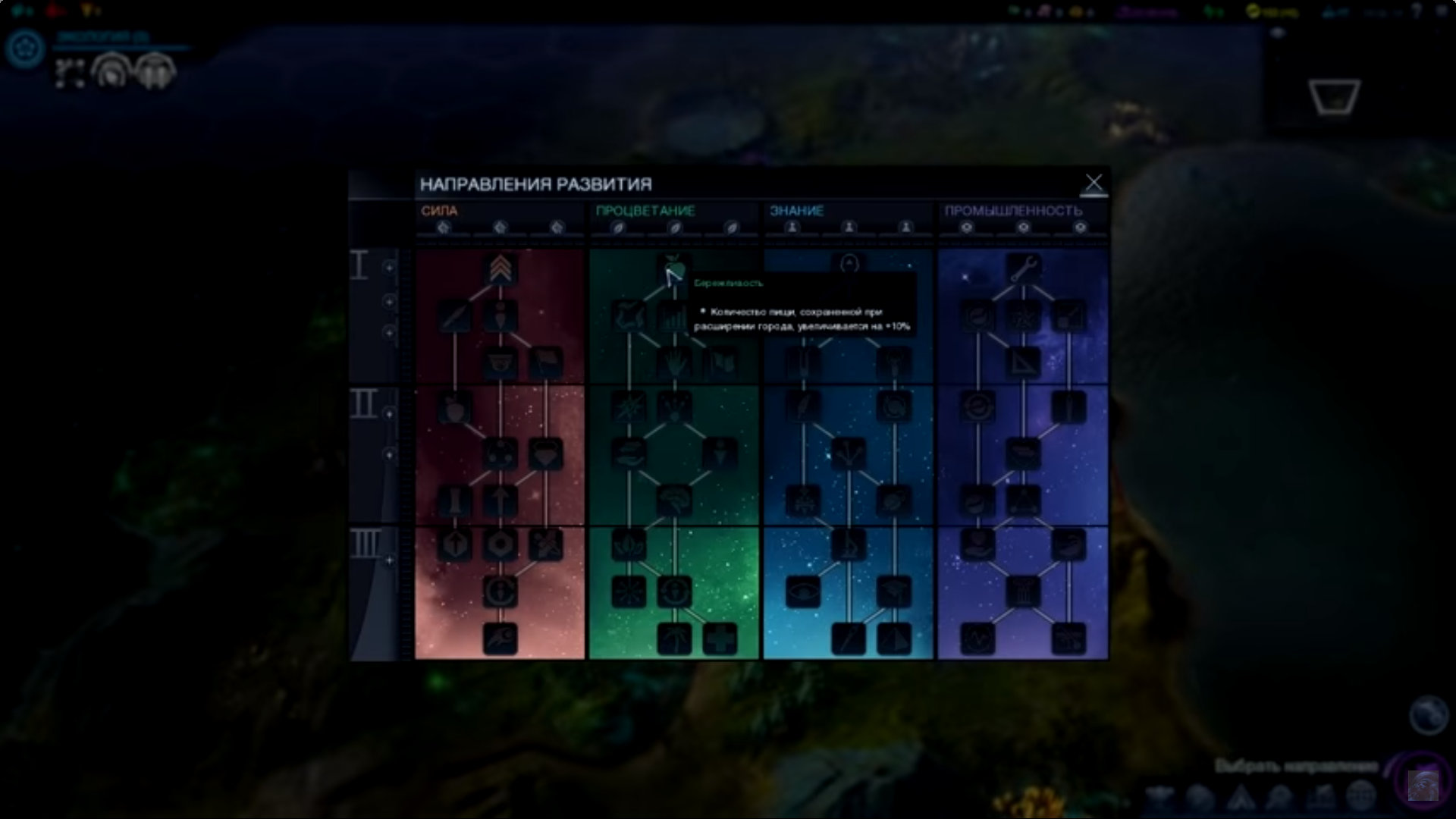This screenshot has width=1456, height=819.
Task: Select the set square Промышленность virtue
Action: [1023, 362]
